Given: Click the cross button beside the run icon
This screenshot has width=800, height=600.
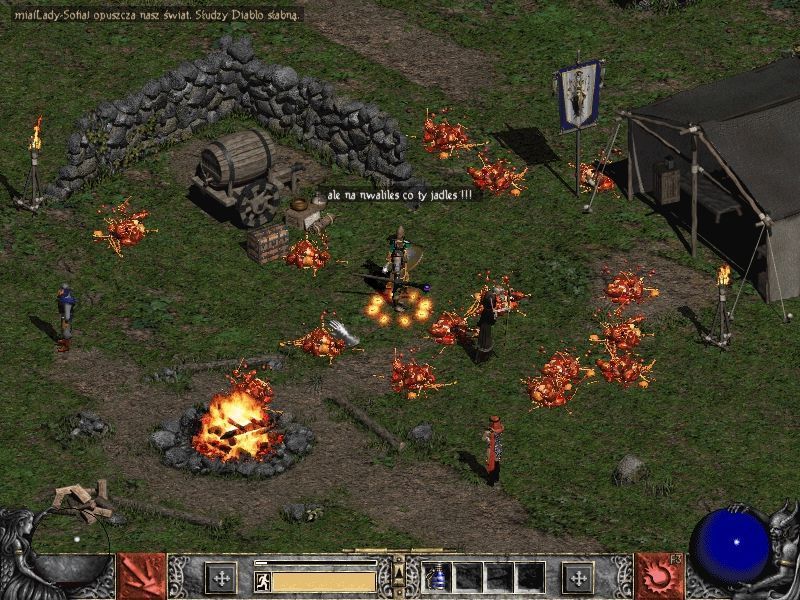Looking at the screenshot, I should [220, 577].
